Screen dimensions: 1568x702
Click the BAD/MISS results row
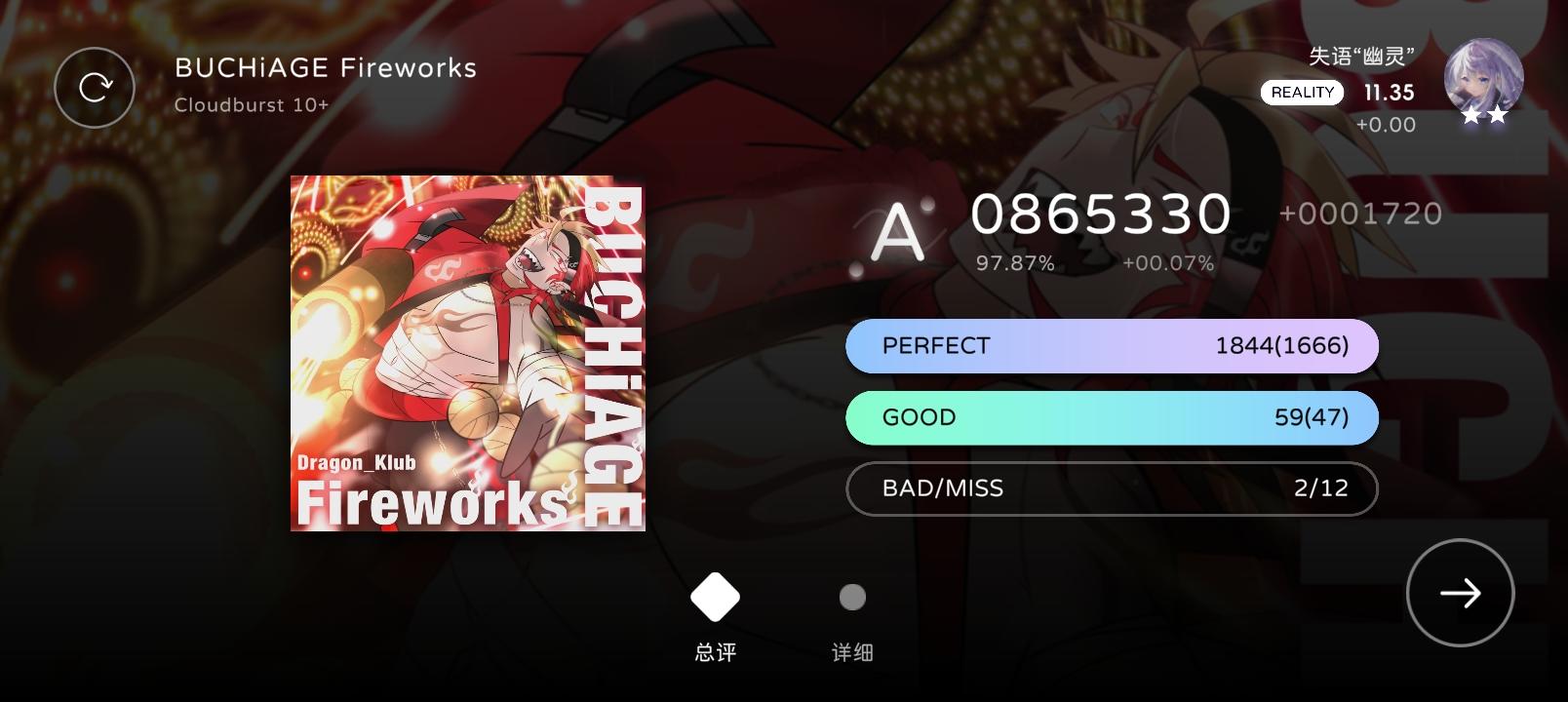[x=1112, y=488]
